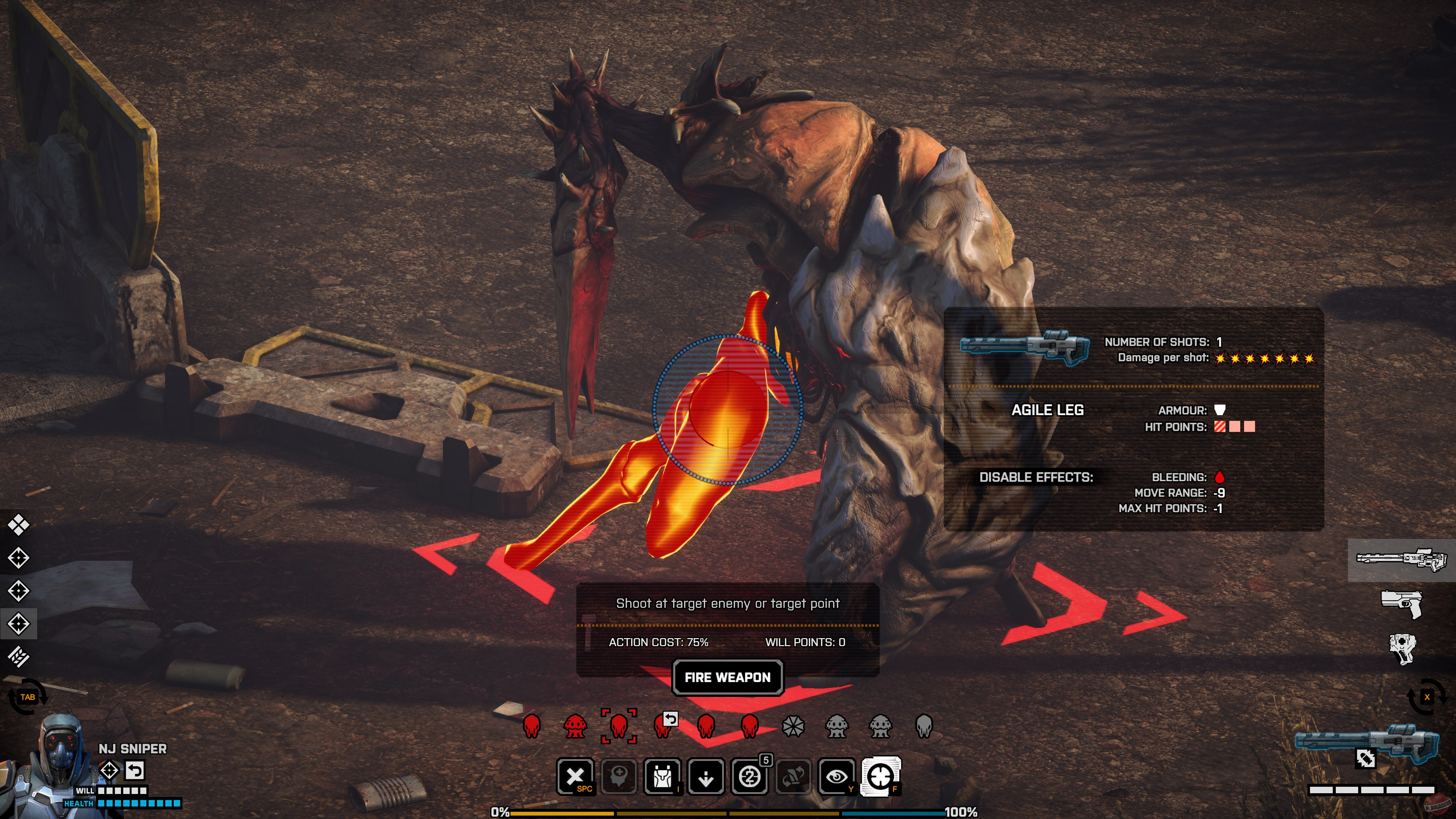This screenshot has height=819, width=1456.
Task: Cancel targeting with the X (SPC) icon
Action: point(576,777)
